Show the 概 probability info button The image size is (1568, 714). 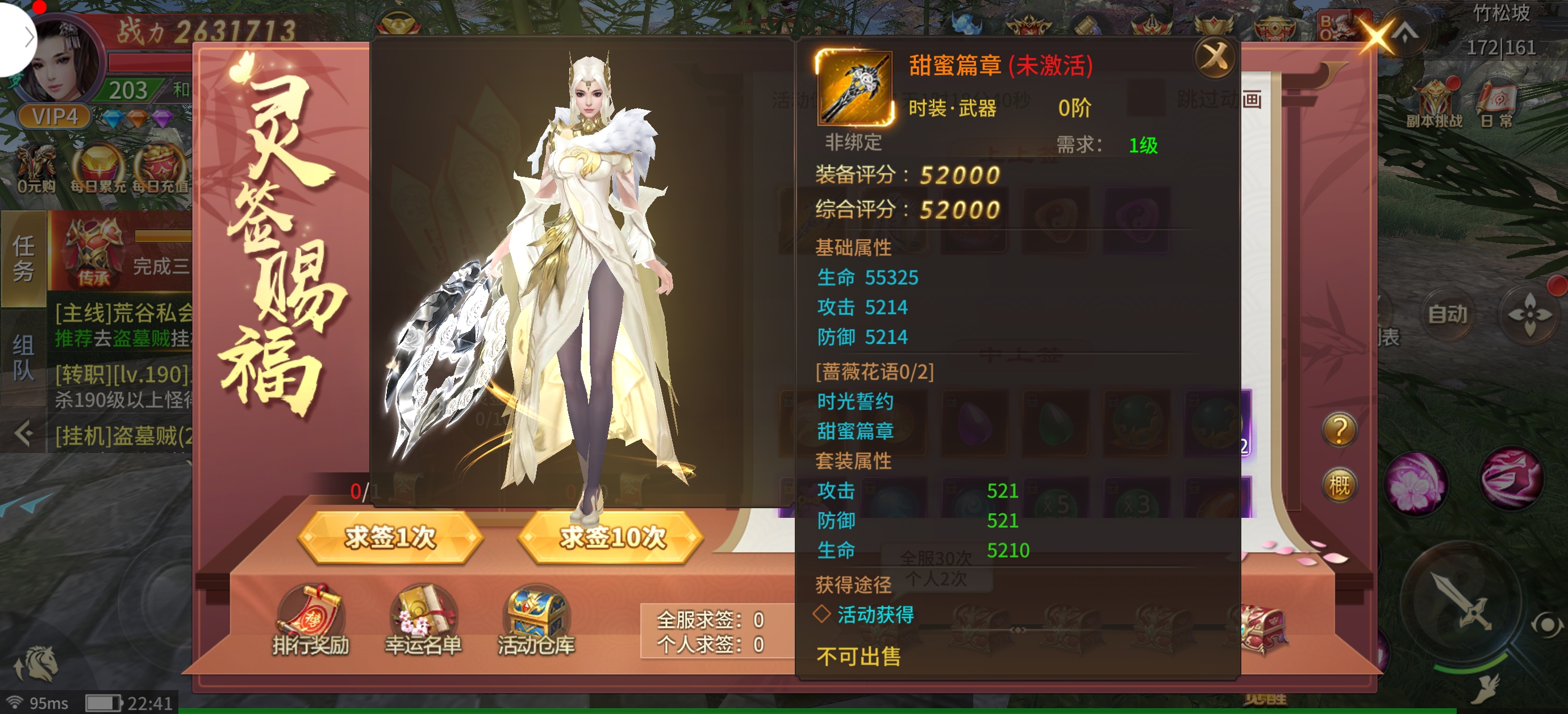(1339, 485)
